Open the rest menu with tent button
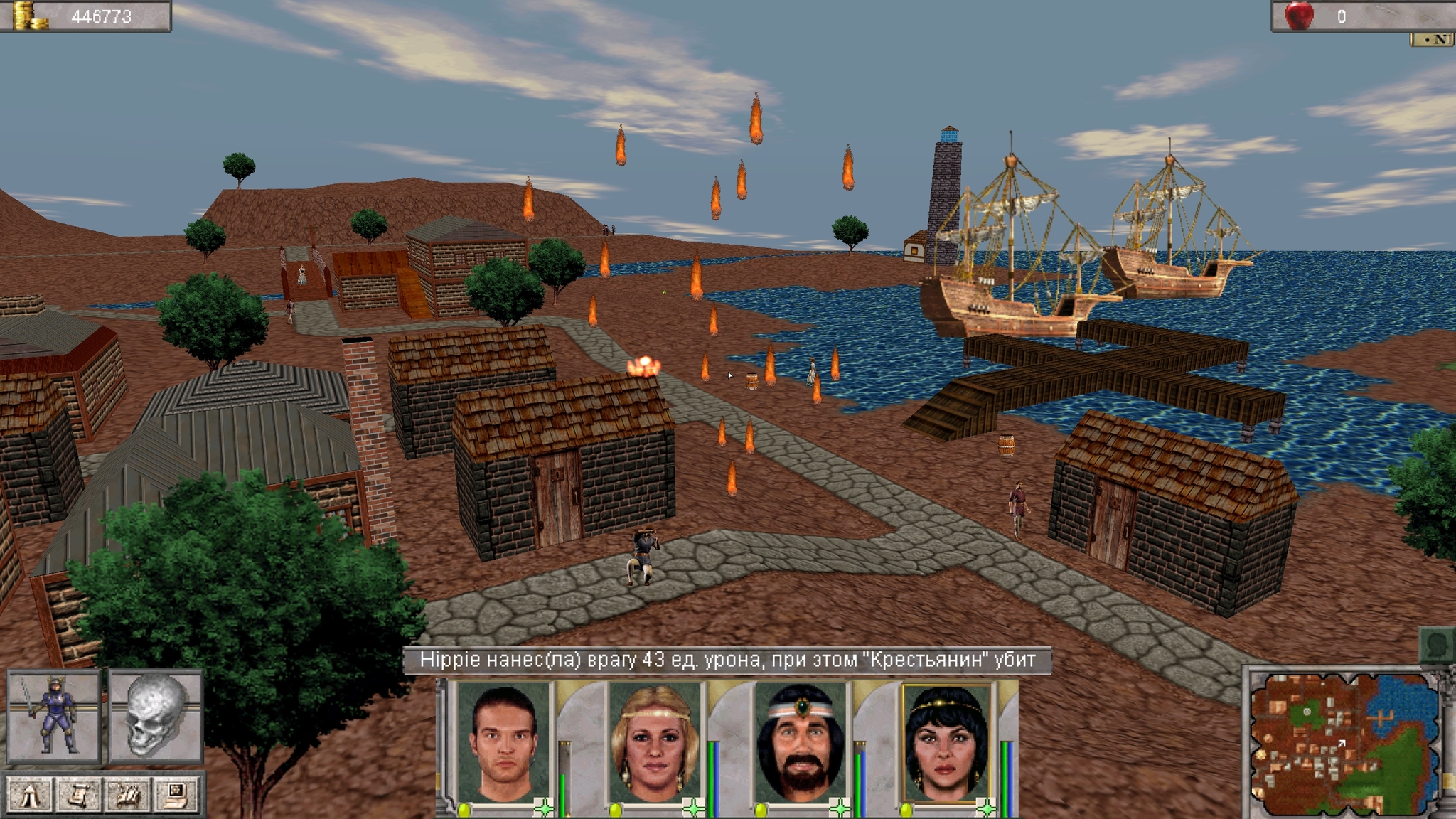Viewport: 1456px width, 819px height. (x=29, y=795)
